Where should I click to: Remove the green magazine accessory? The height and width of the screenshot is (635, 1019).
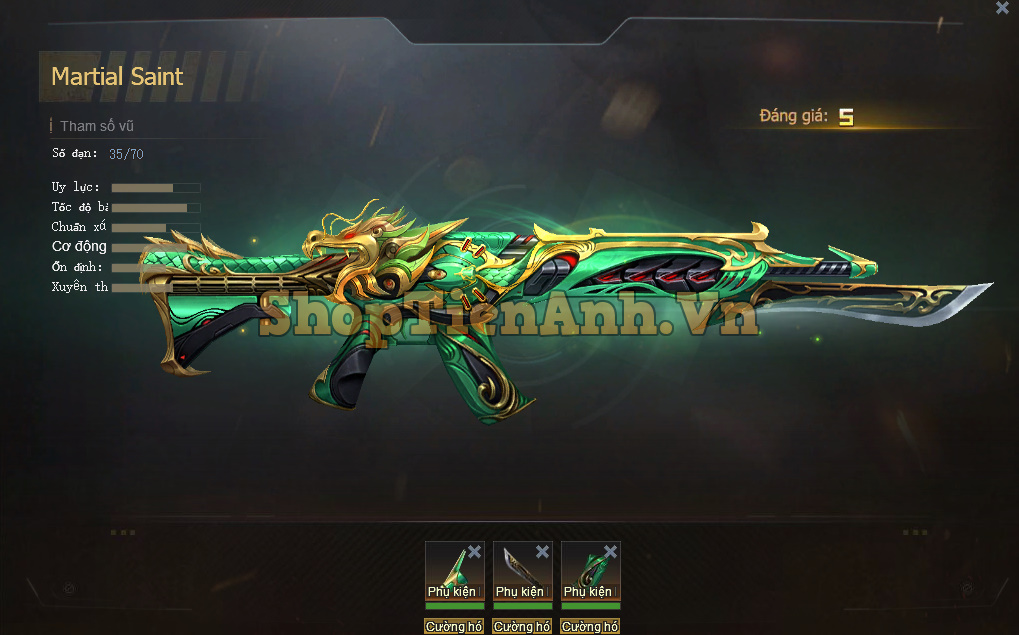[610, 552]
